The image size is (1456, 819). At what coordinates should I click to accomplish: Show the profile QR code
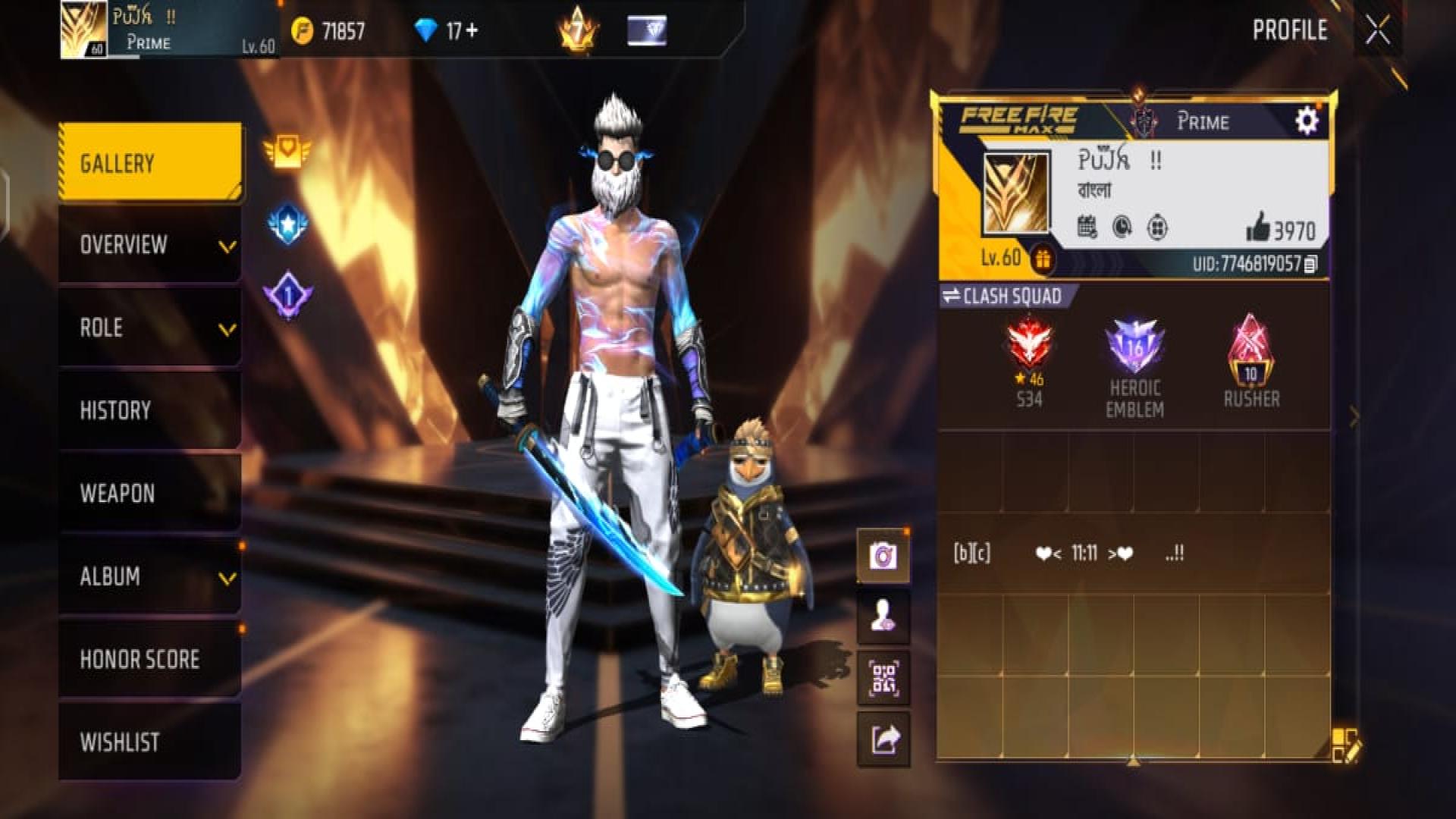point(883,677)
